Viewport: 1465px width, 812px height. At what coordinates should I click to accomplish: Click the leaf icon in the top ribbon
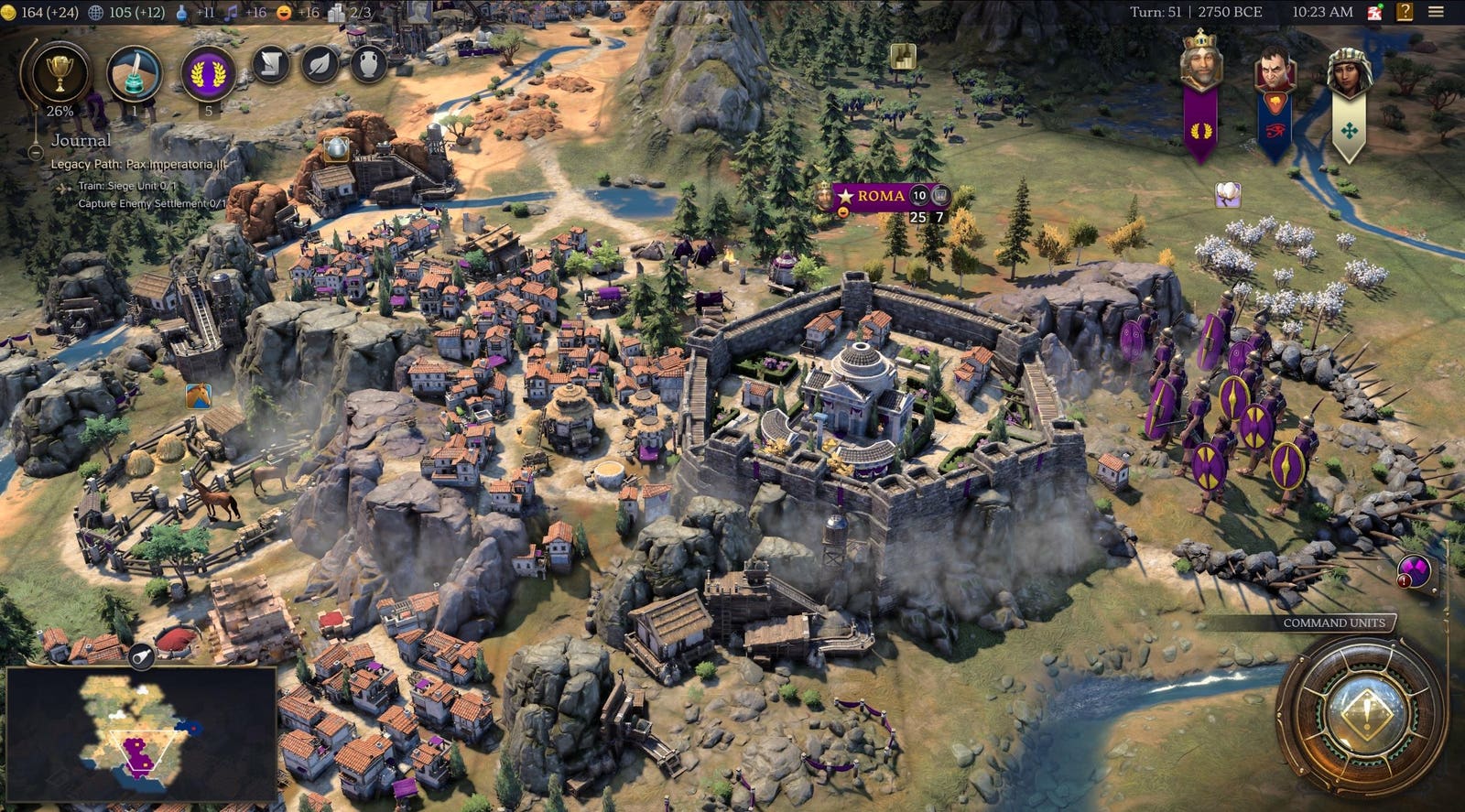(320, 64)
